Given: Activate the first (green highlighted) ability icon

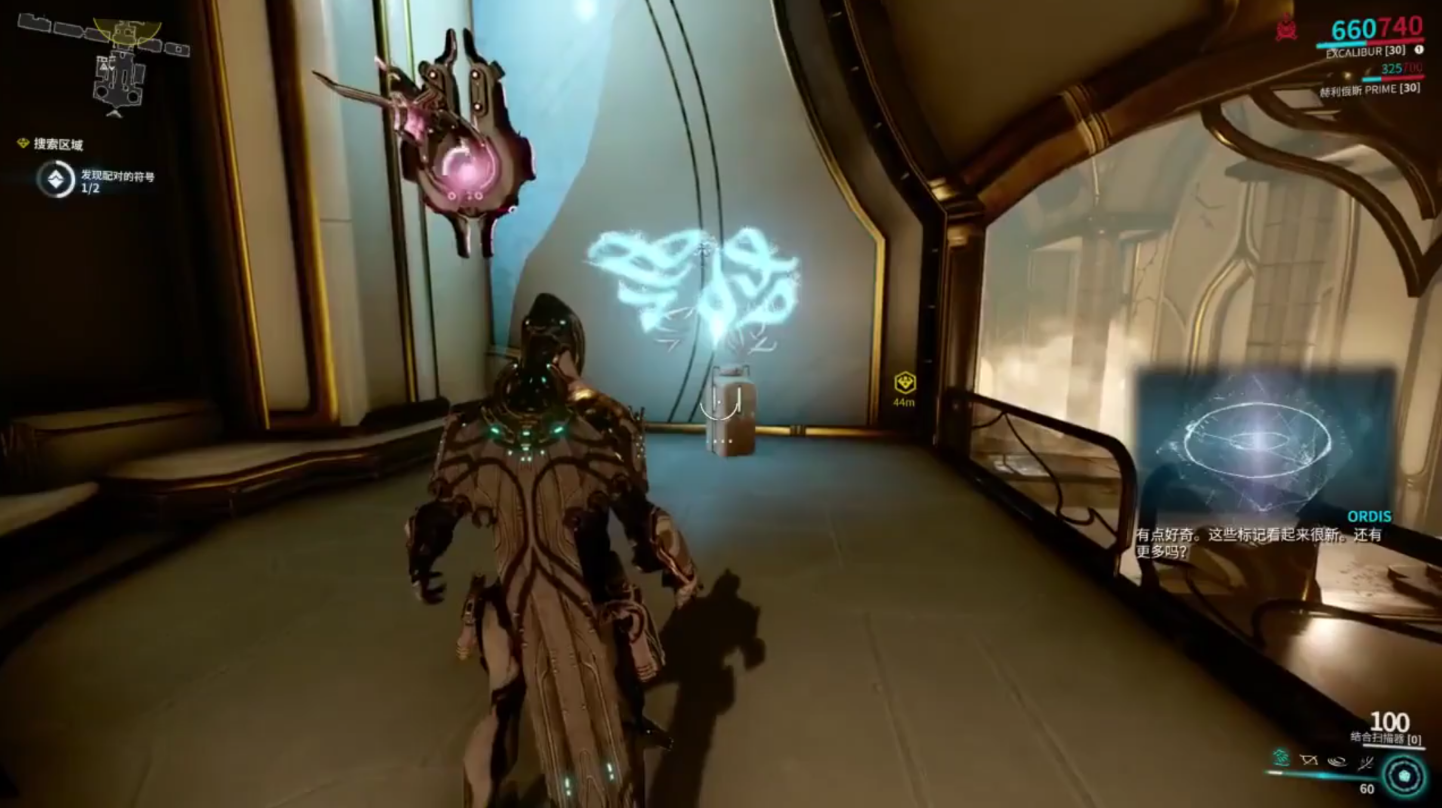Looking at the screenshot, I should click(x=1281, y=759).
